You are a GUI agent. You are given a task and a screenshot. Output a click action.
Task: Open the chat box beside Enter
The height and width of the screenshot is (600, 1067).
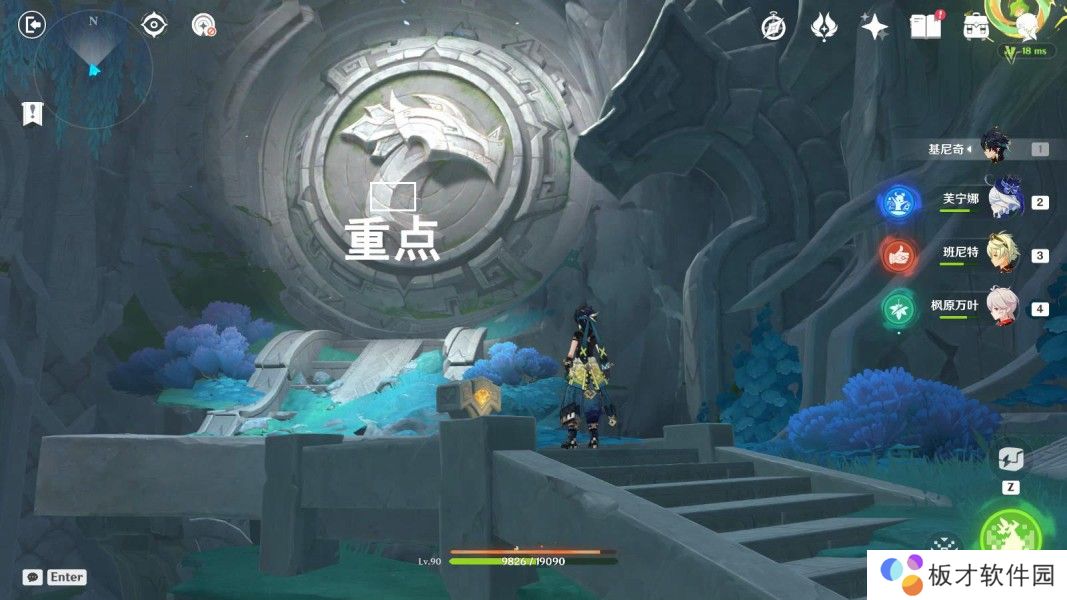coord(33,577)
